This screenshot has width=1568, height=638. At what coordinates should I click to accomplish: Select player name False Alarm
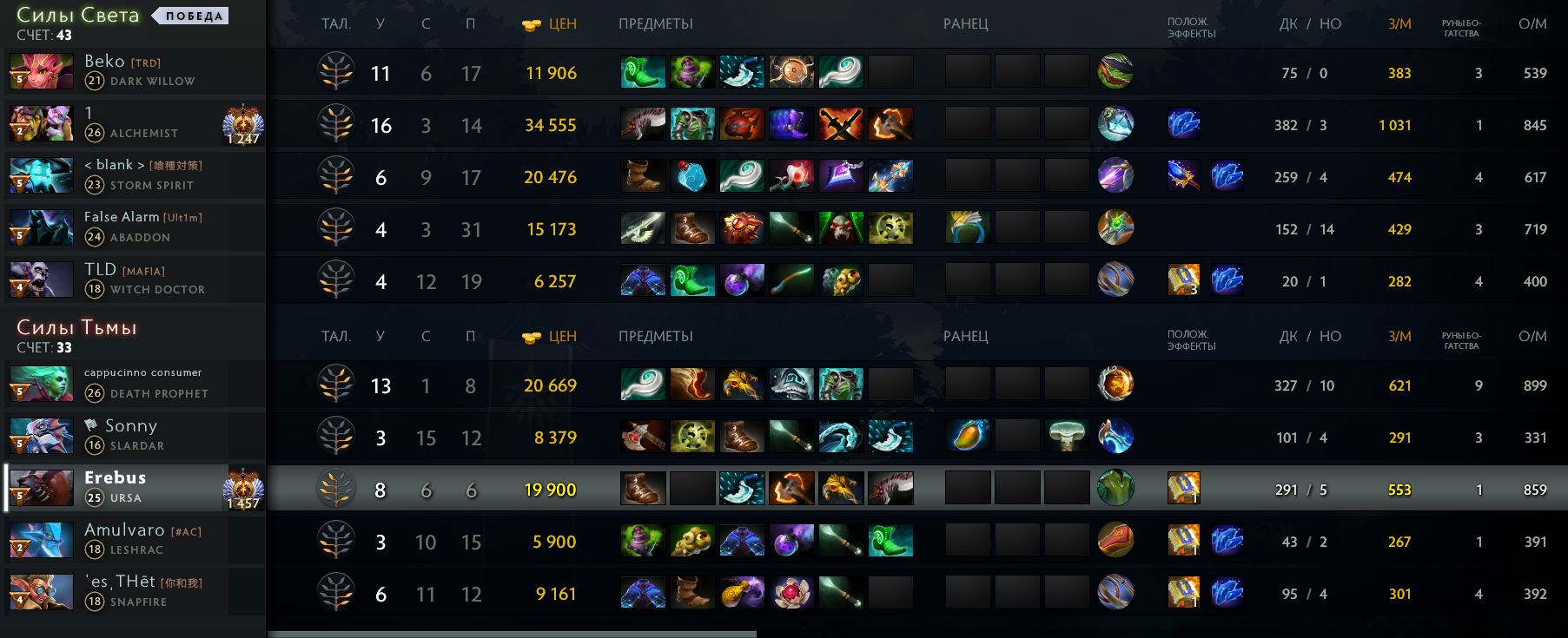pyautogui.click(x=122, y=217)
